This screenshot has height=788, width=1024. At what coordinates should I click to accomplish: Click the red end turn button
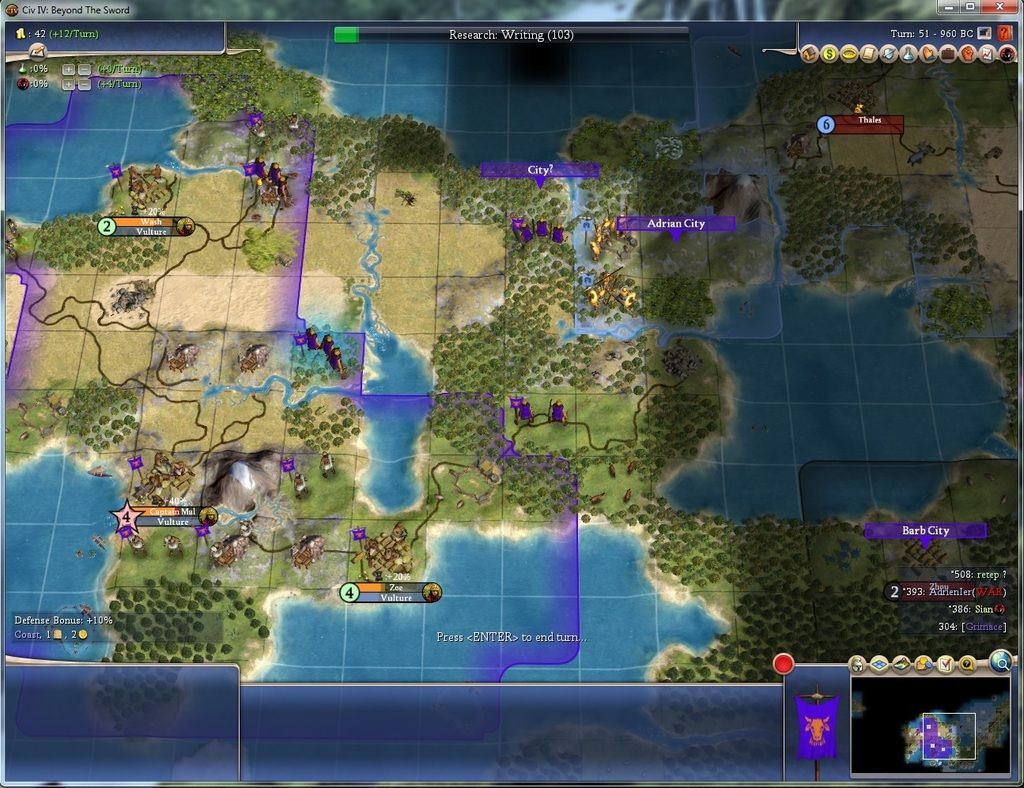tap(783, 663)
